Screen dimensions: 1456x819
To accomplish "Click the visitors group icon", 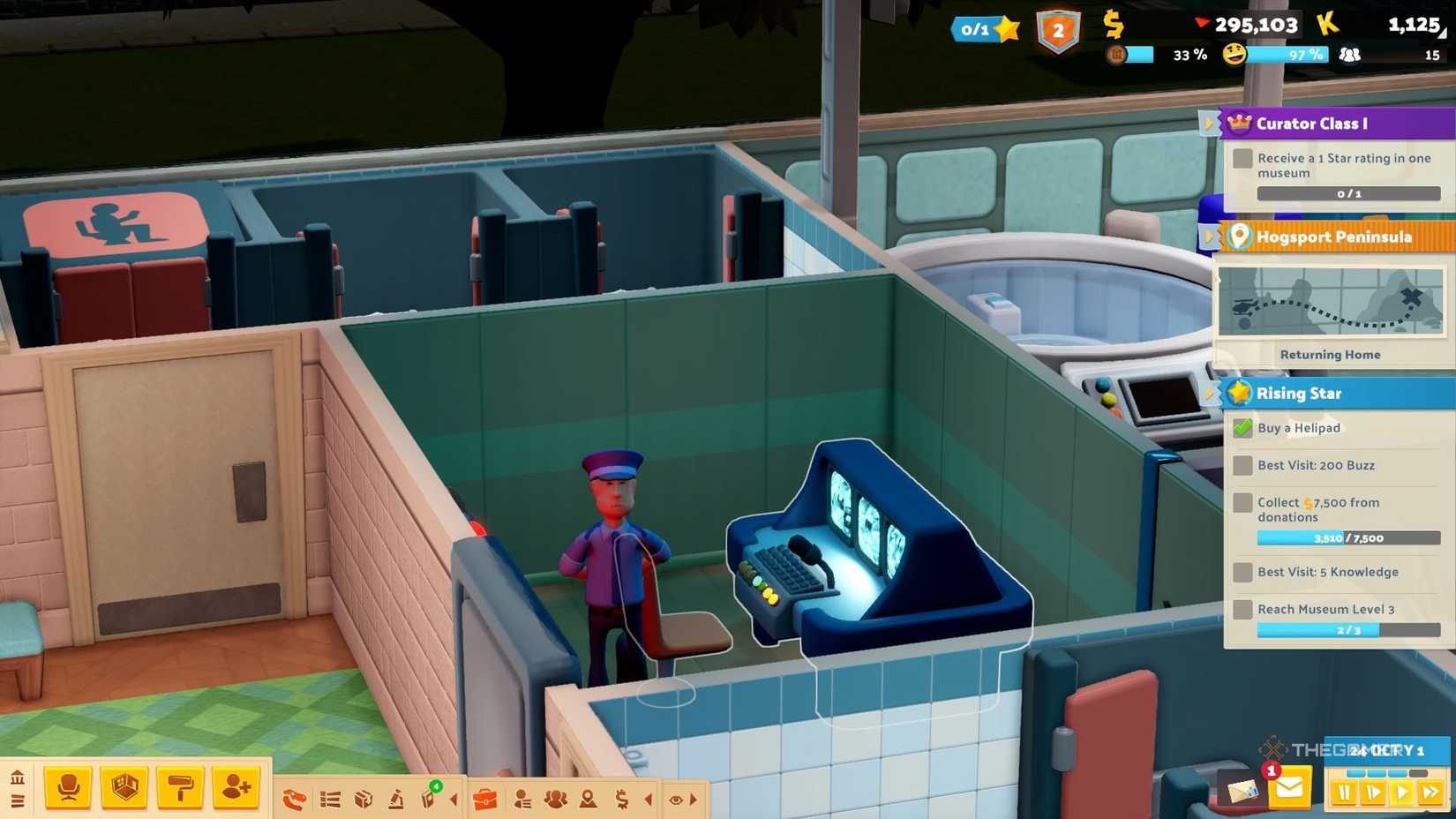I will pos(555,798).
